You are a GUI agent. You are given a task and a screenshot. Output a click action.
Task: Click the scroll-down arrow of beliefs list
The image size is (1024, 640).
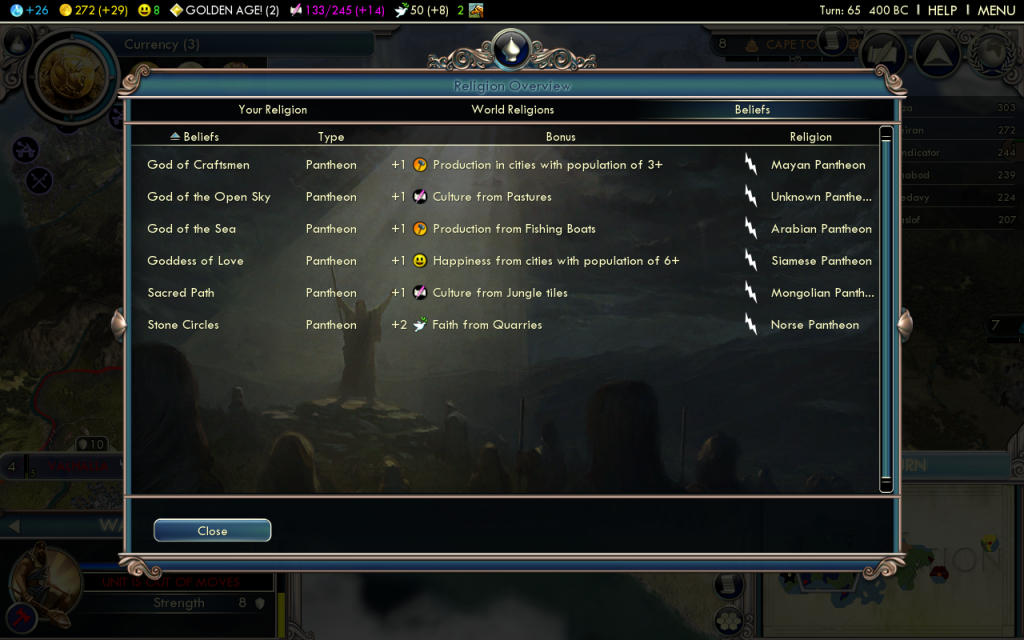(886, 486)
